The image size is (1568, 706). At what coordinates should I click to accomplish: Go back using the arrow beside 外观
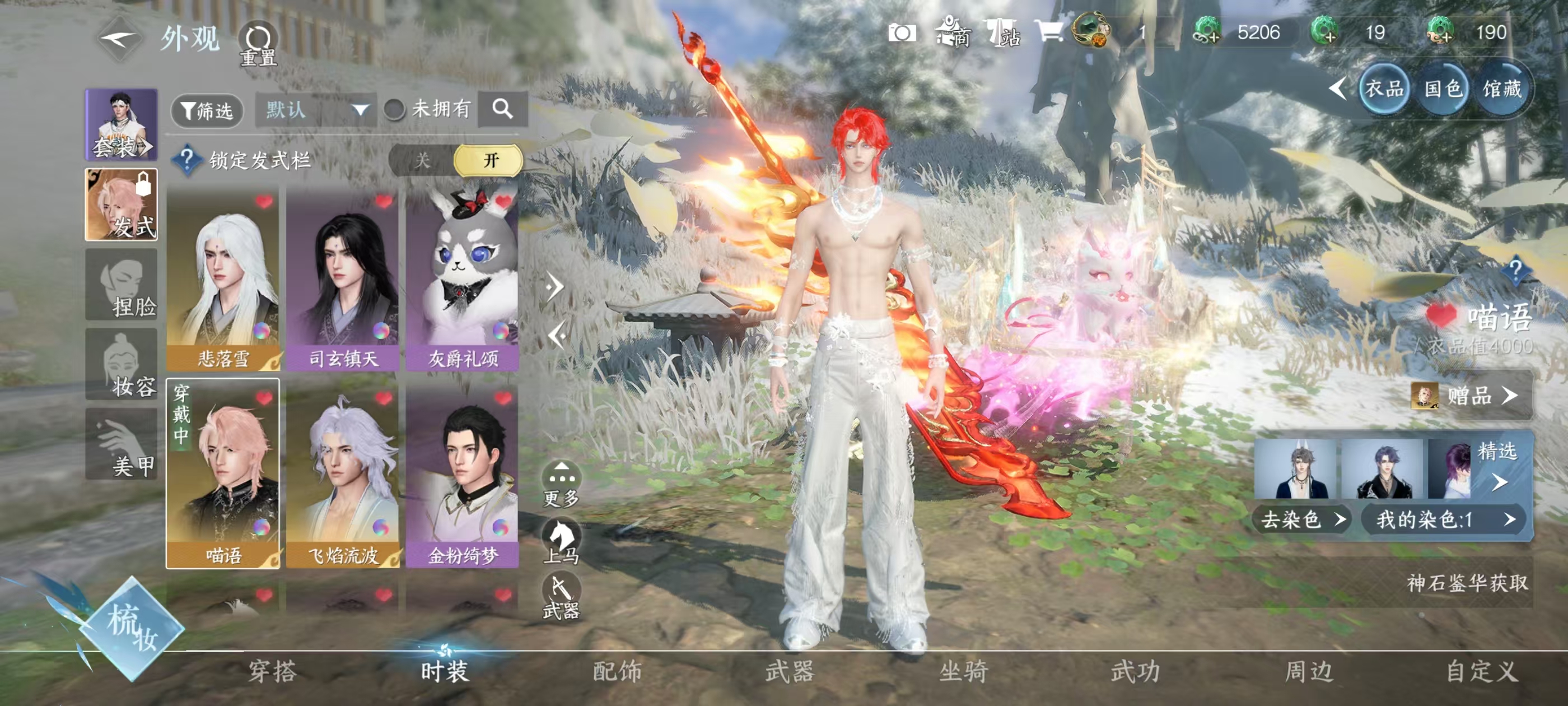coord(119,40)
